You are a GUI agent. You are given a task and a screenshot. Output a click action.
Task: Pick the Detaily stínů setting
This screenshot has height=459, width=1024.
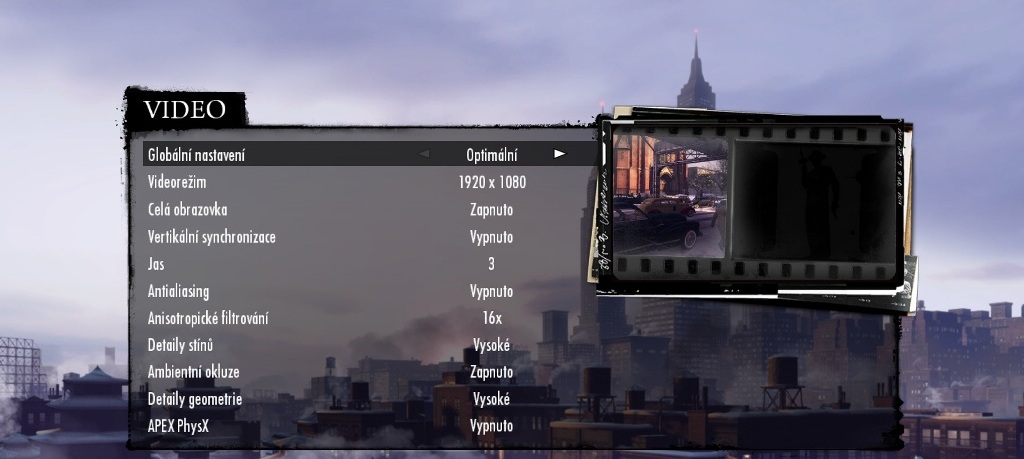(x=181, y=345)
